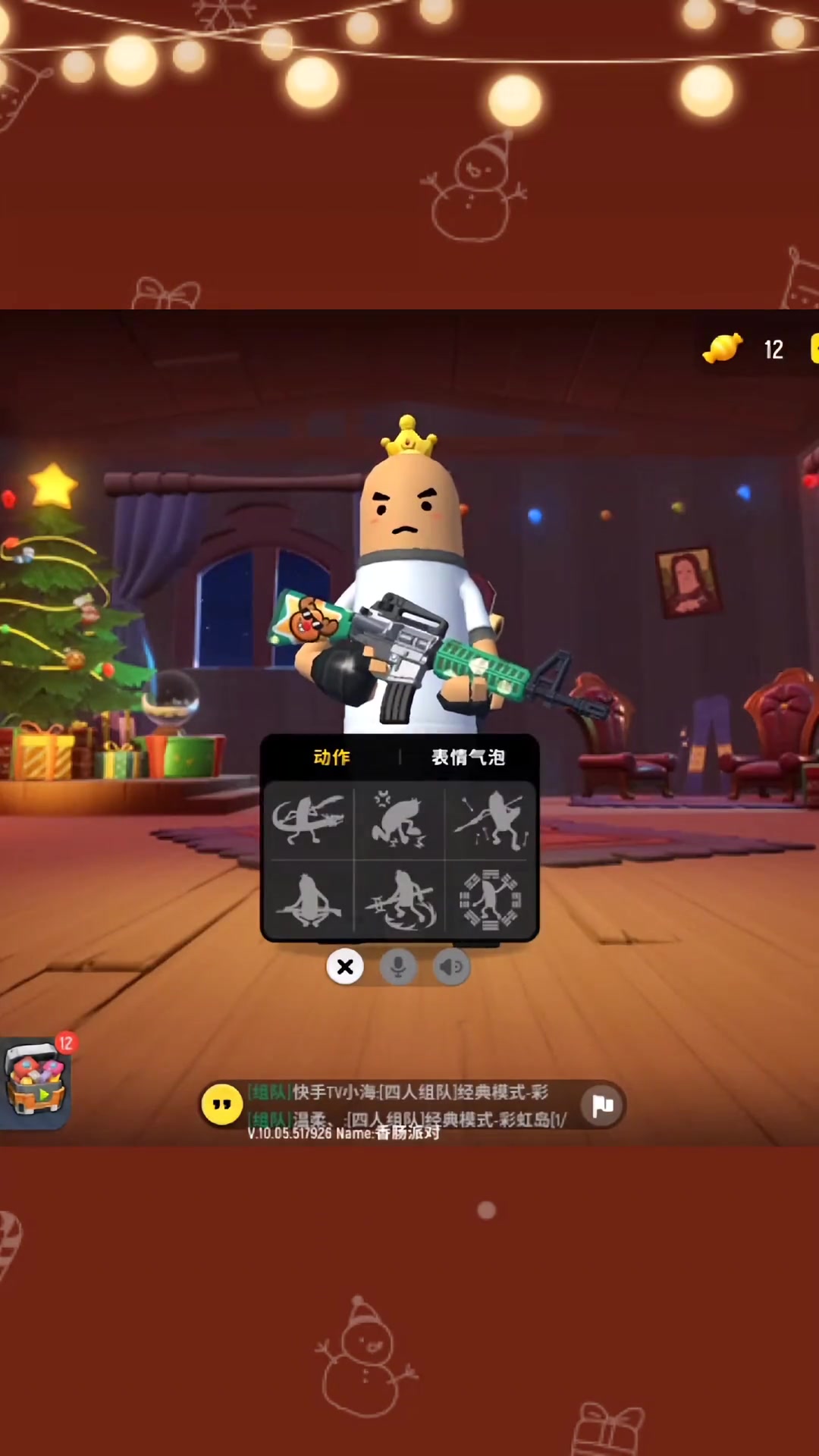Choose the dragon-riding emote
Image resolution: width=819 pixels, height=1456 pixels.
308,820
